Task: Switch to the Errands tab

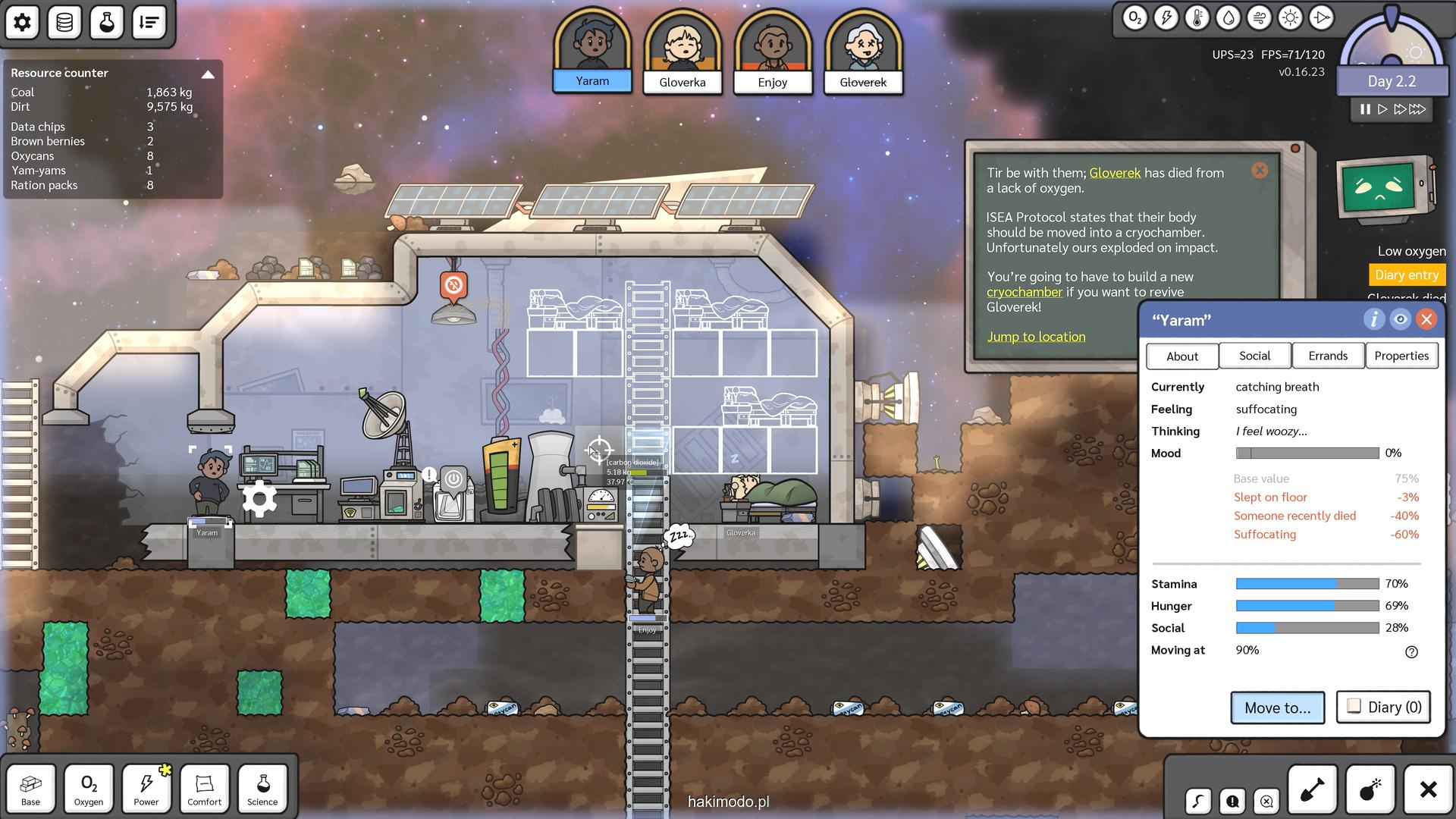Action: pos(1327,356)
